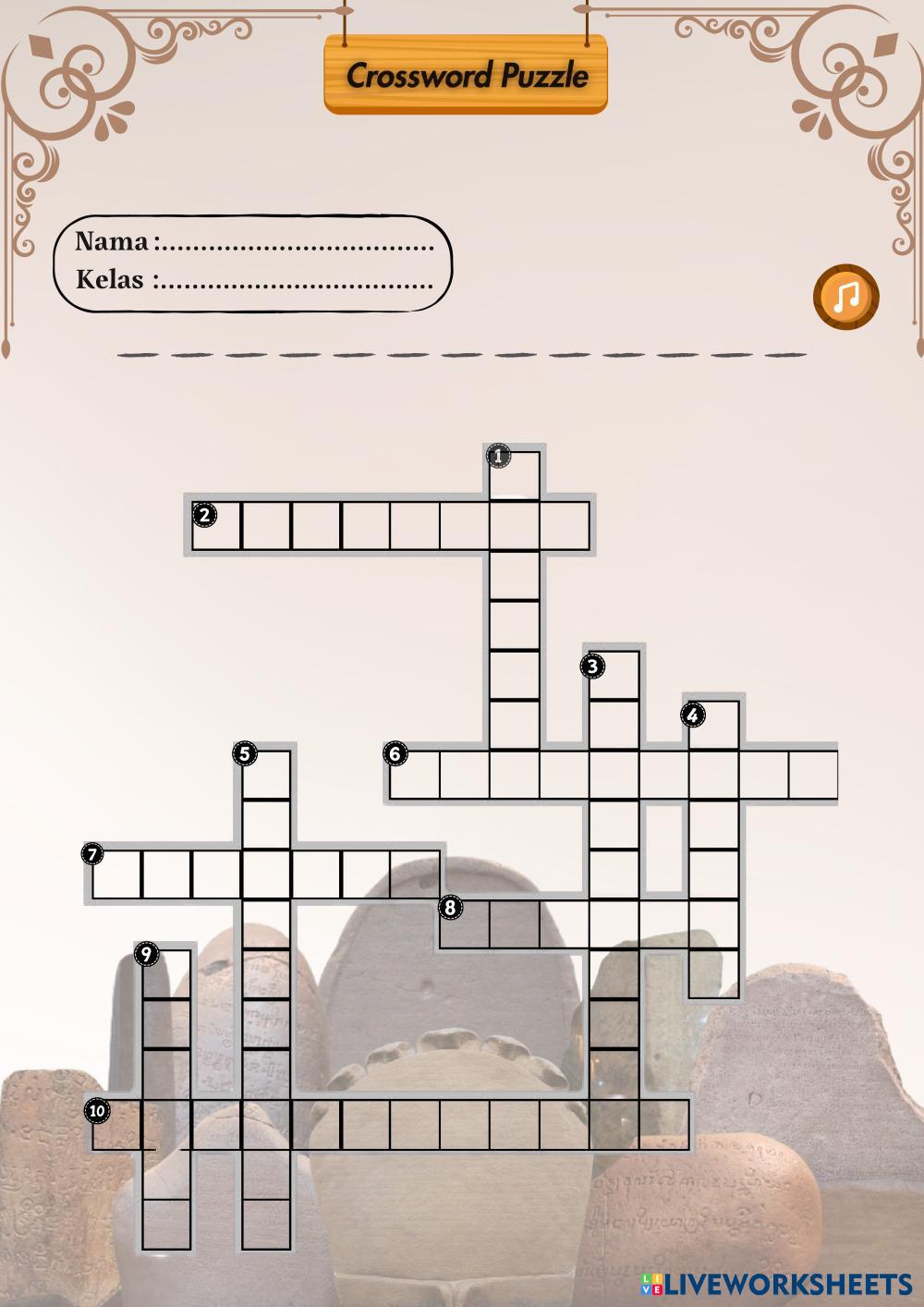Image resolution: width=924 pixels, height=1307 pixels.
Task: Fill in the Kelas dotted line
Action: pos(296,281)
